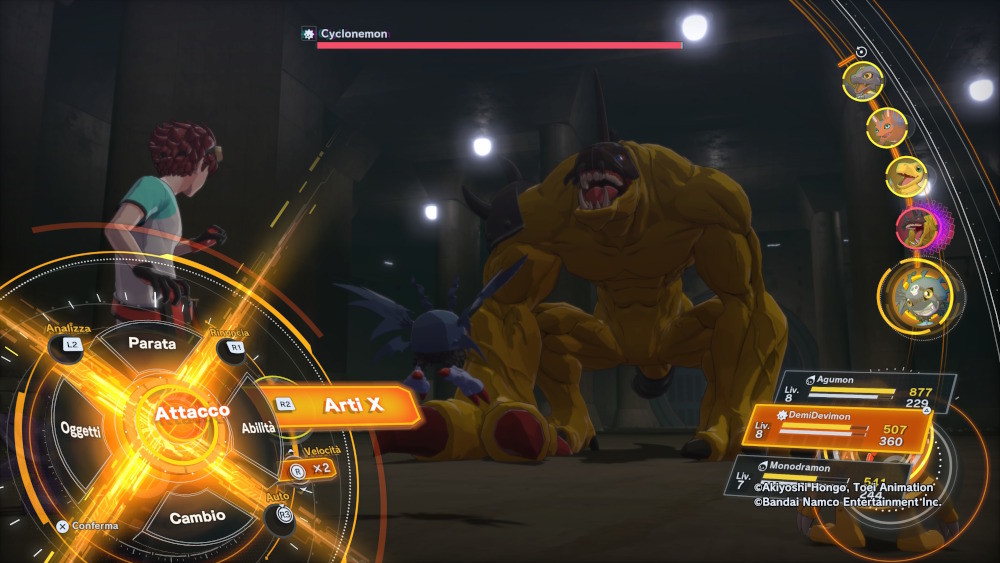Click the orange teal-eyed creature turn portrait
The width and height of the screenshot is (1000, 563).
point(886,127)
